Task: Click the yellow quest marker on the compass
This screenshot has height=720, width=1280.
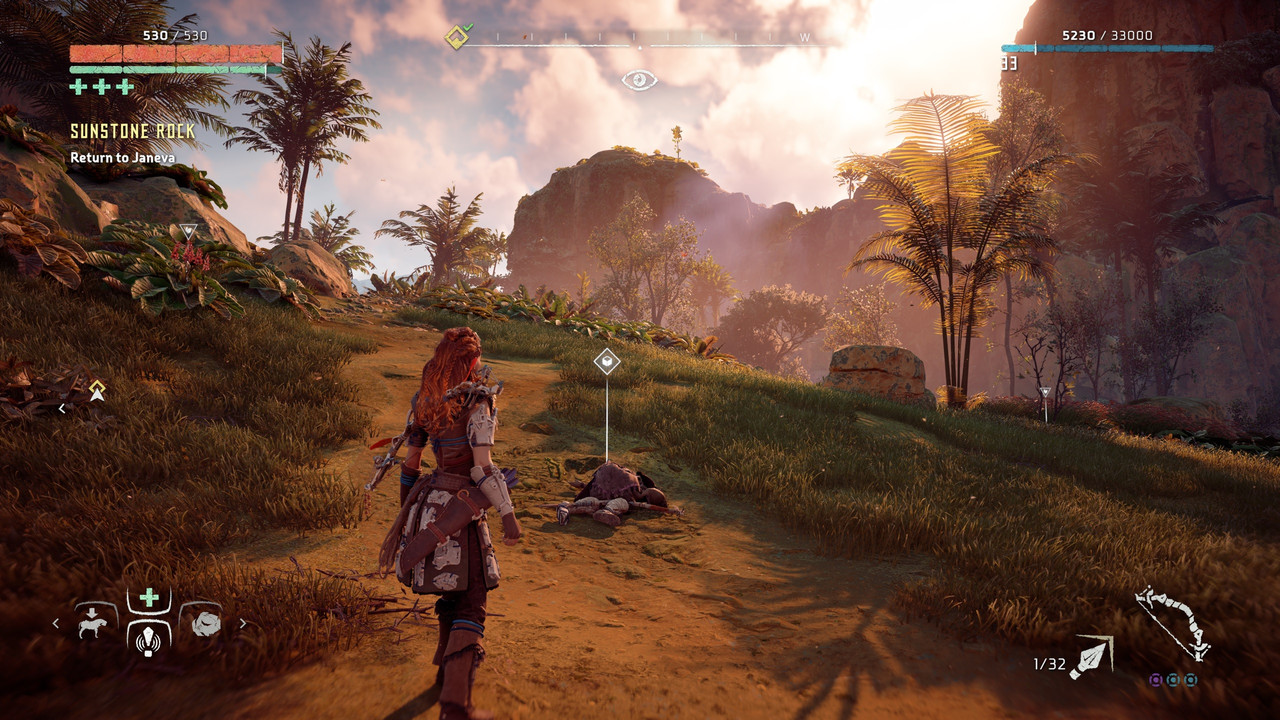Action: (456, 39)
